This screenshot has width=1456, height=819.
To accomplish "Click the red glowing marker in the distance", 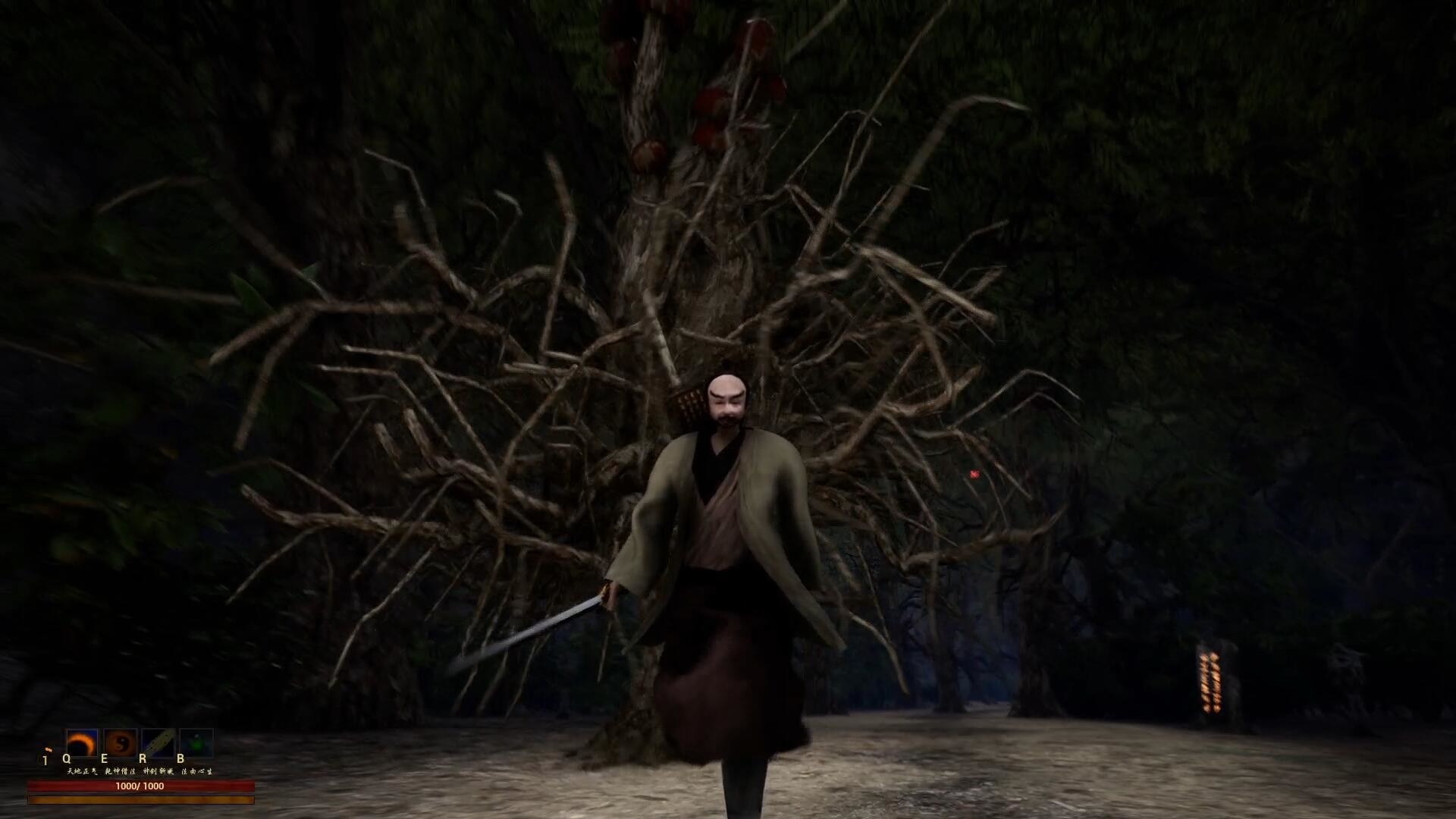I will [974, 475].
